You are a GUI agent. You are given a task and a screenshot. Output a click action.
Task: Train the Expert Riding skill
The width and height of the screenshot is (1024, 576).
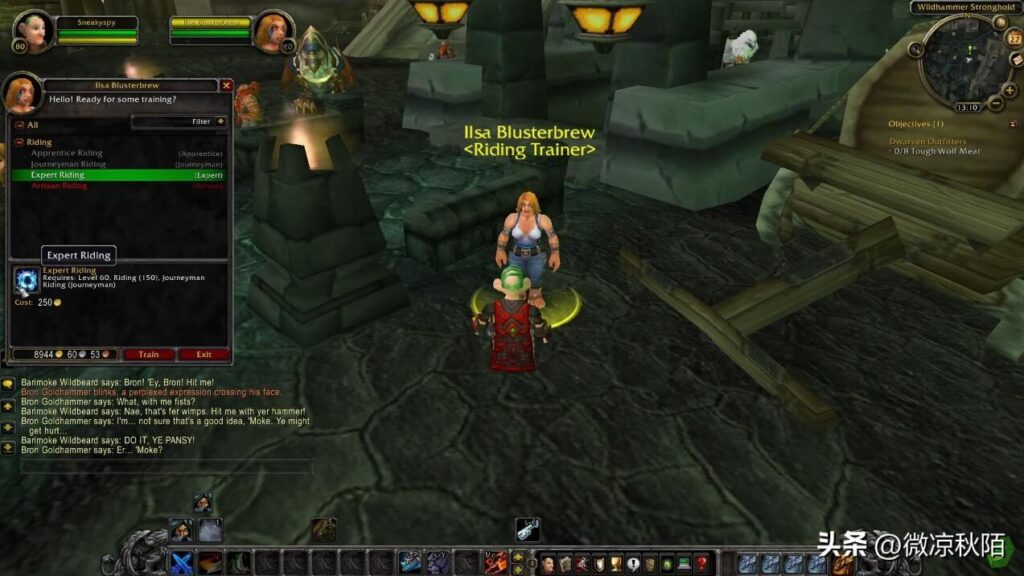148,354
